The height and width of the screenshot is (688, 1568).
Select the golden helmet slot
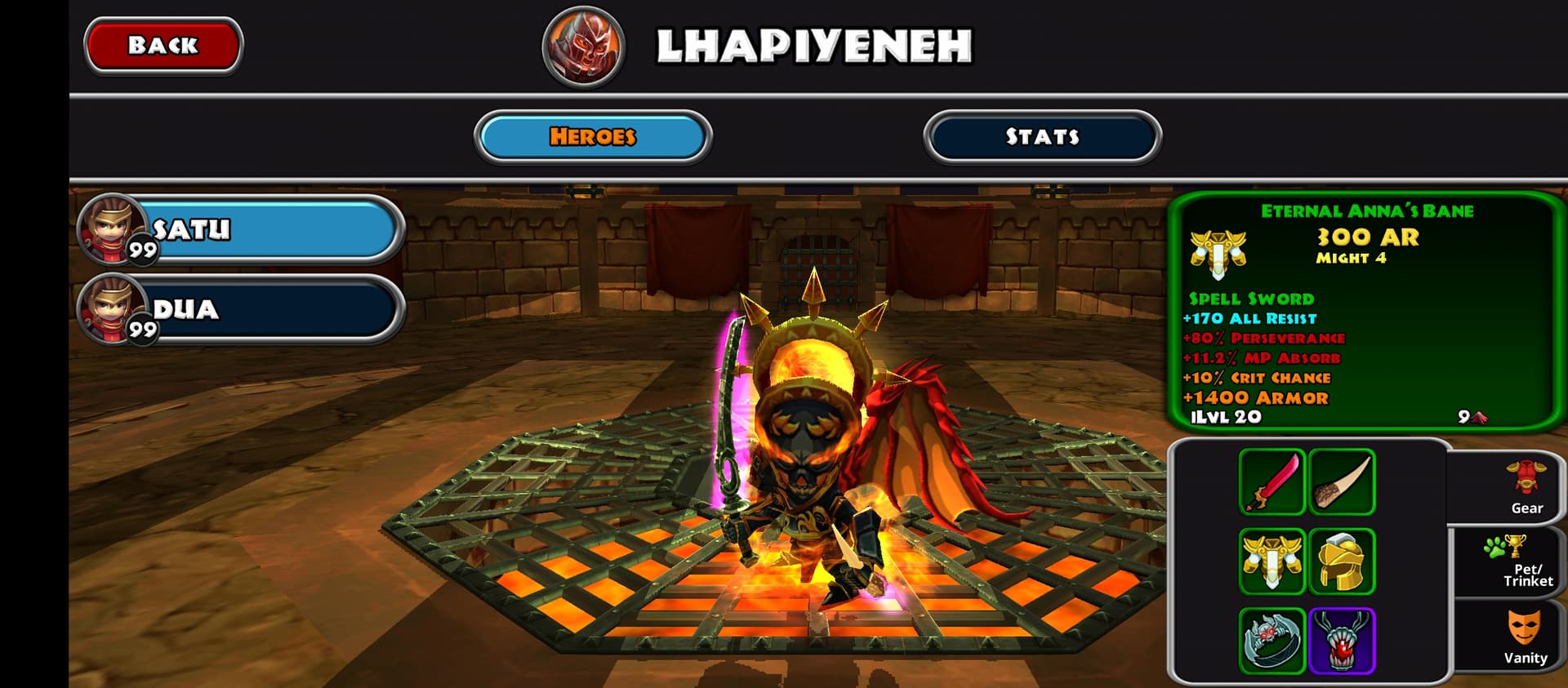pyautogui.click(x=1342, y=561)
